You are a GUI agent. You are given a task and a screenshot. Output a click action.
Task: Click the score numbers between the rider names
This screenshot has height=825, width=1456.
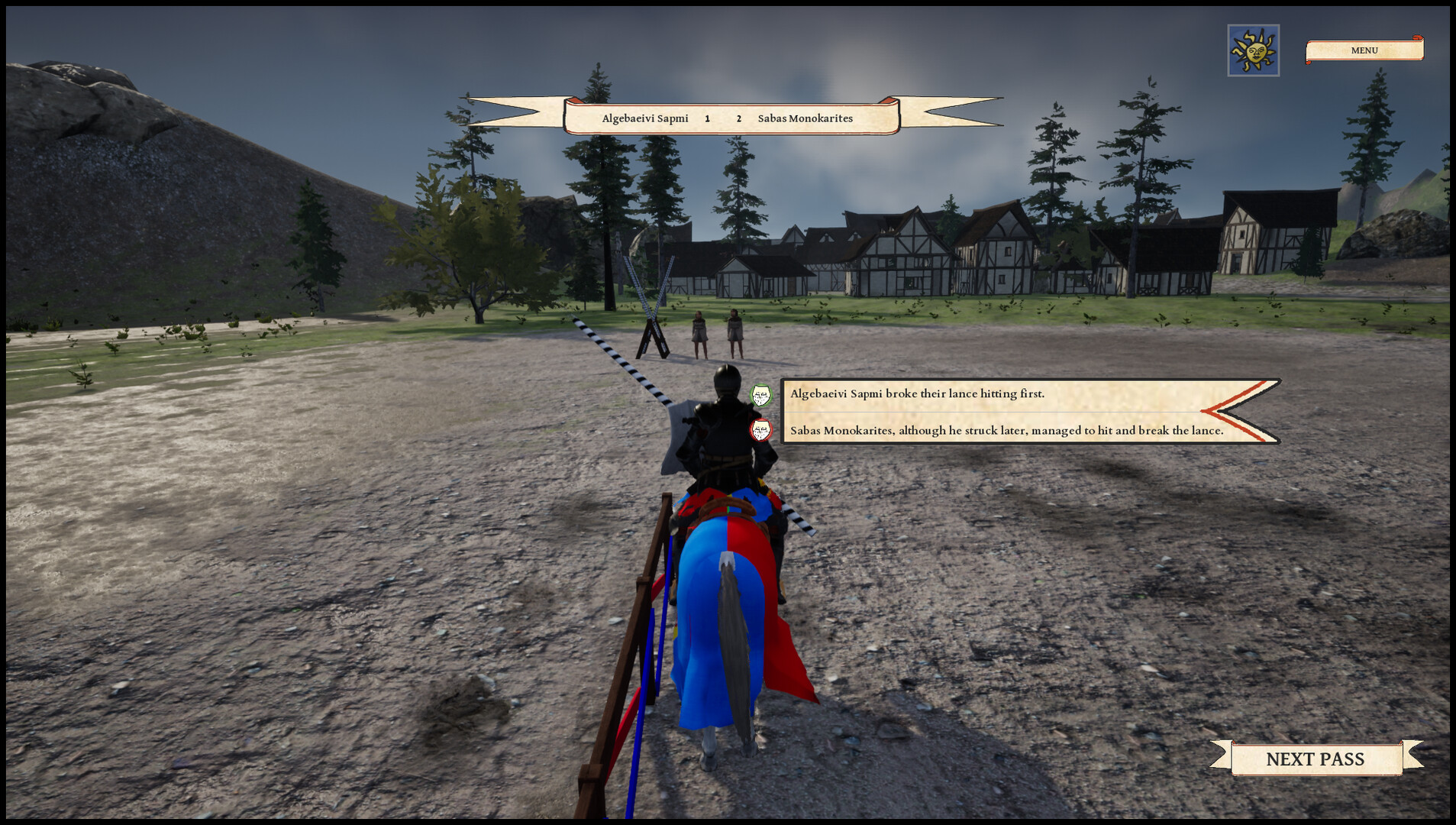pos(722,118)
